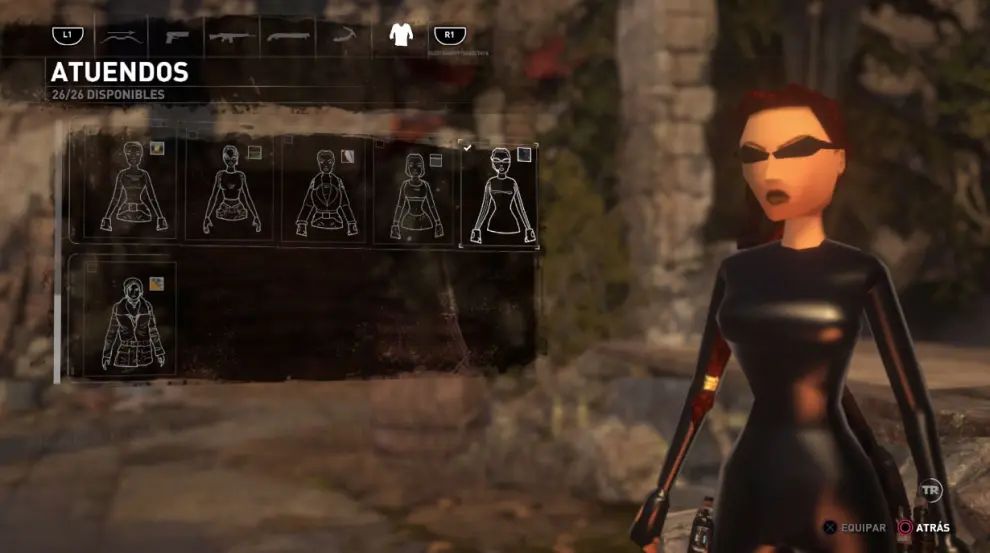The height and width of the screenshot is (553, 990).
Task: Show the shotgun weapons tab
Action: tap(289, 37)
